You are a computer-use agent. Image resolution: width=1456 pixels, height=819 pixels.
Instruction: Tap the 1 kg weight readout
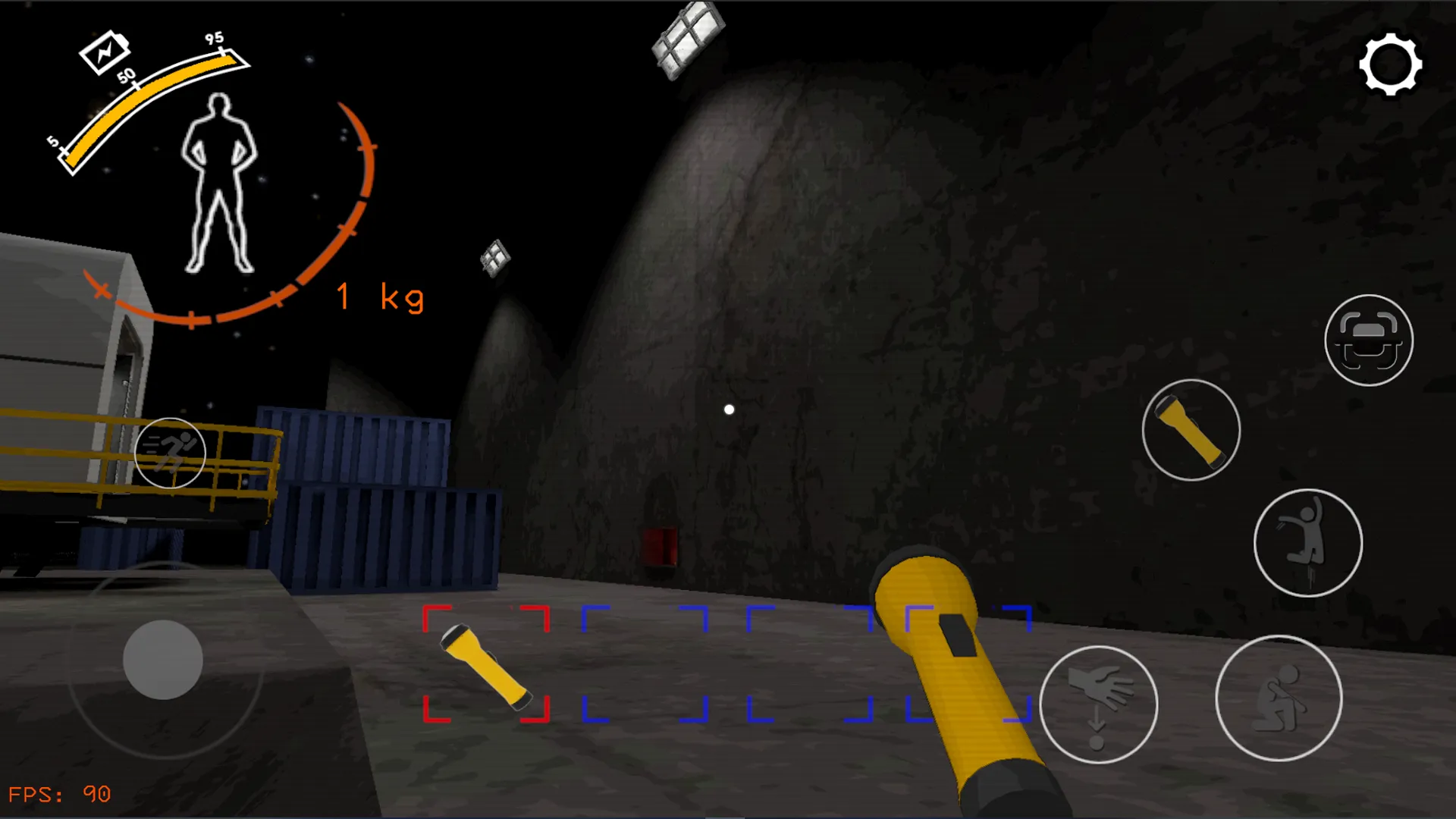click(379, 298)
